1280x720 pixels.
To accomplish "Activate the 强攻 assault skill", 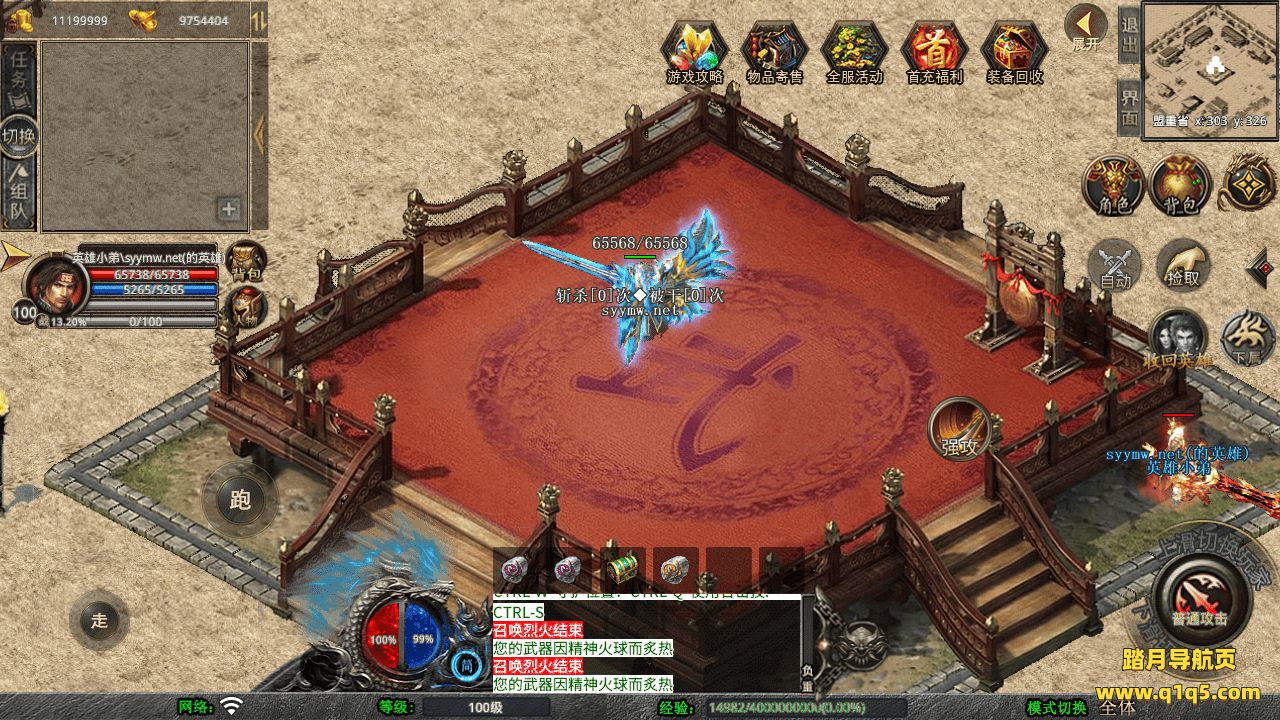I will click(960, 430).
